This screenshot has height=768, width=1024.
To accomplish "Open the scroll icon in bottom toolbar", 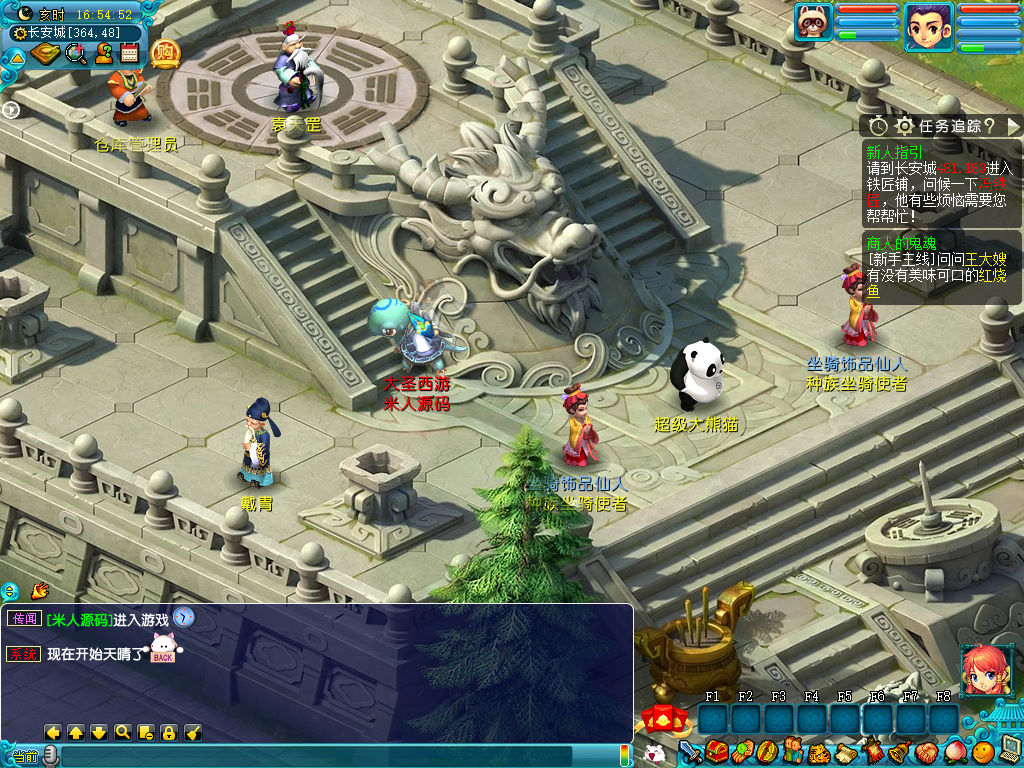I will [846, 751].
